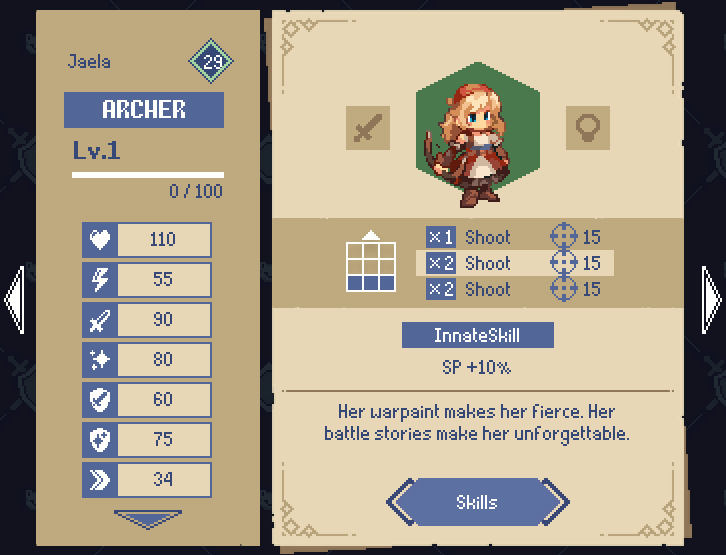Select the sword equipment slot

tap(367, 128)
